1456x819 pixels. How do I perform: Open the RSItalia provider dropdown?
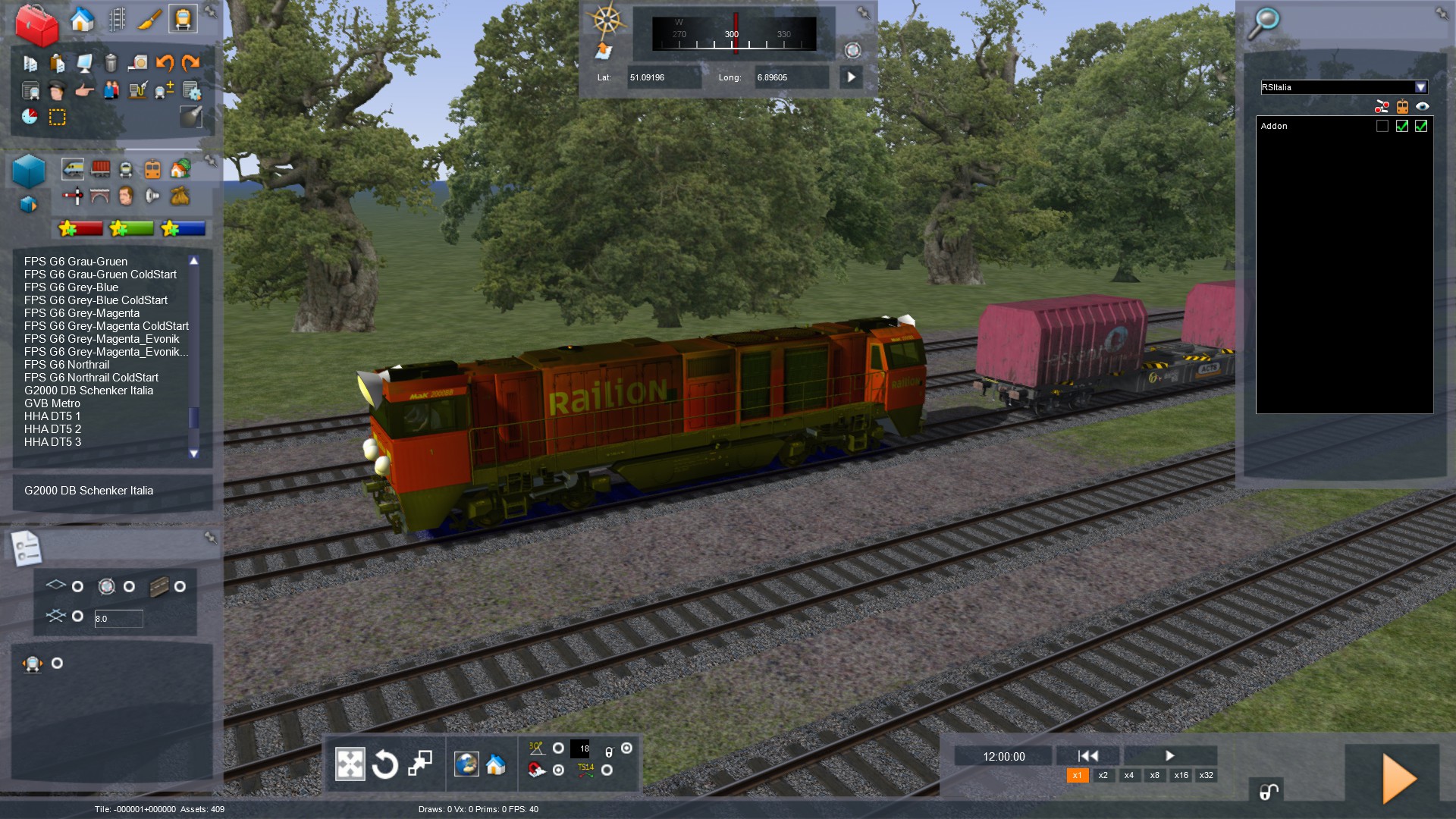(1420, 87)
